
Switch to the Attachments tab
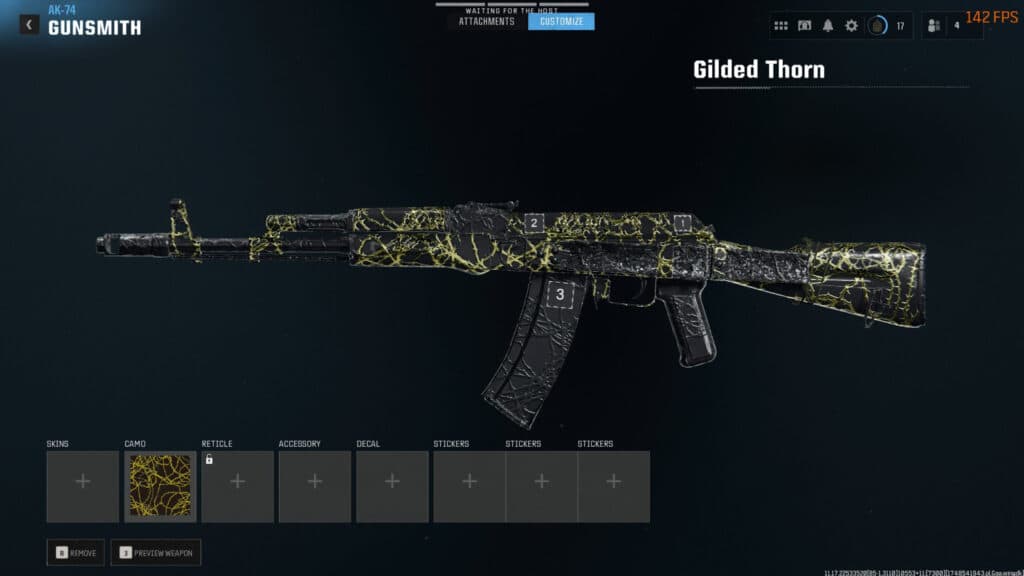coord(486,21)
